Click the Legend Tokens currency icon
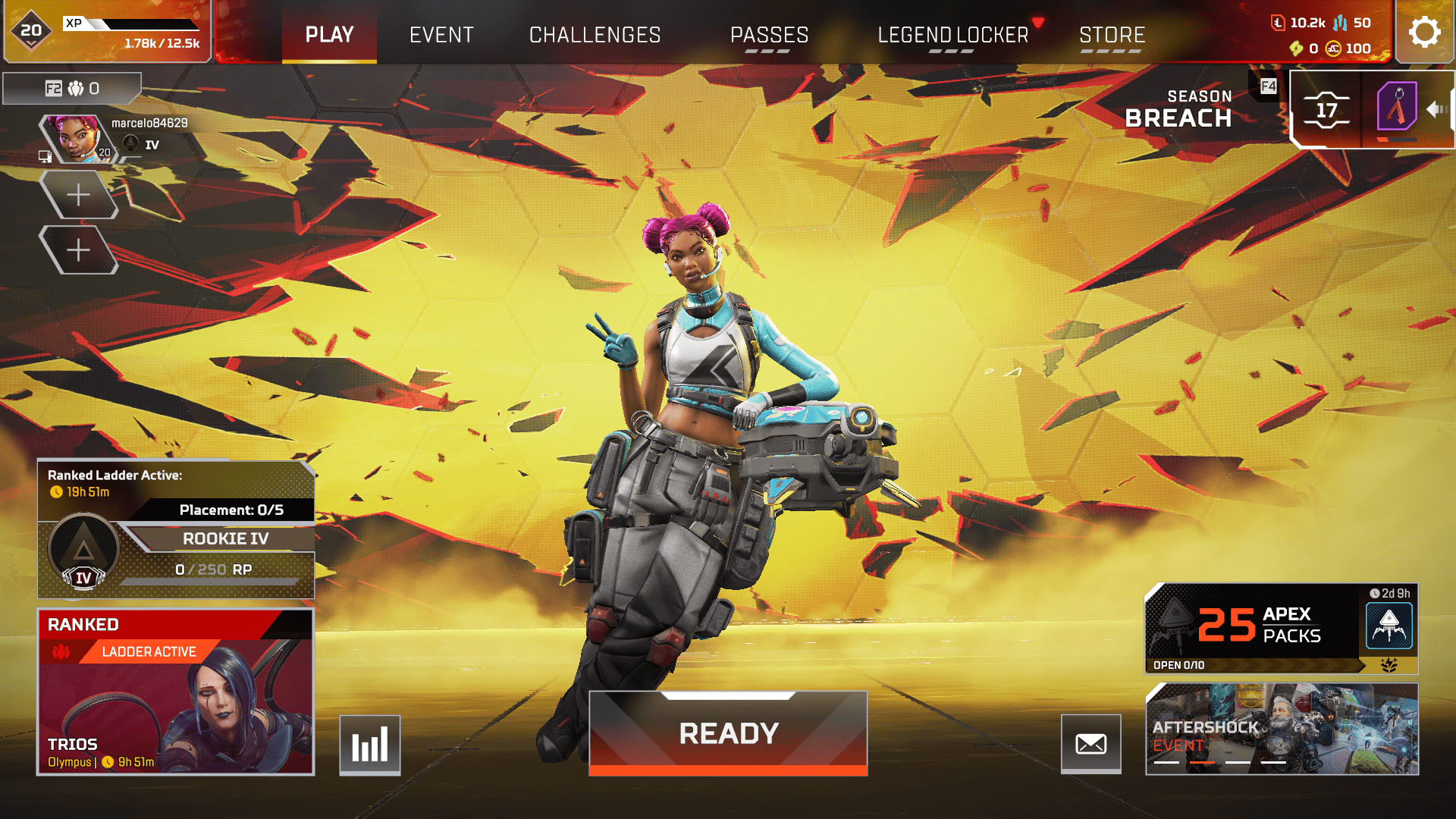1456x819 pixels. pos(1279,24)
